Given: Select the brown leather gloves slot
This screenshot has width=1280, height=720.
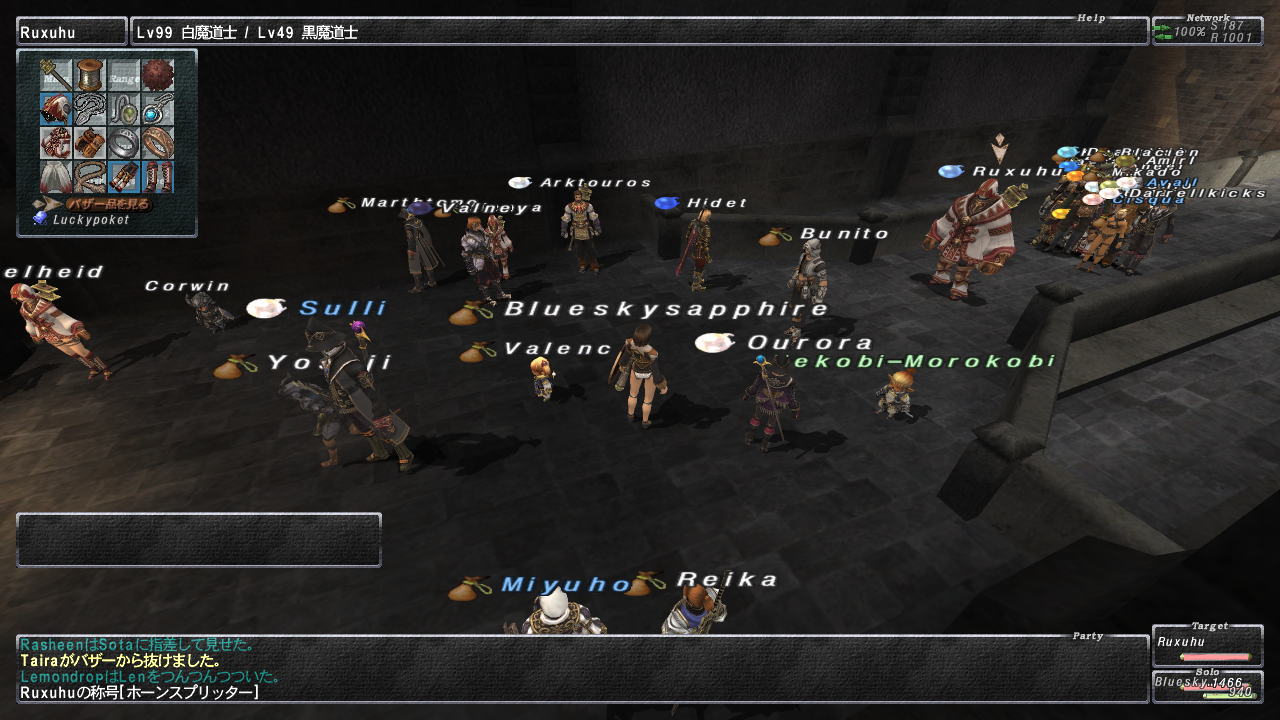Looking at the screenshot, I should pyautogui.click(x=90, y=143).
